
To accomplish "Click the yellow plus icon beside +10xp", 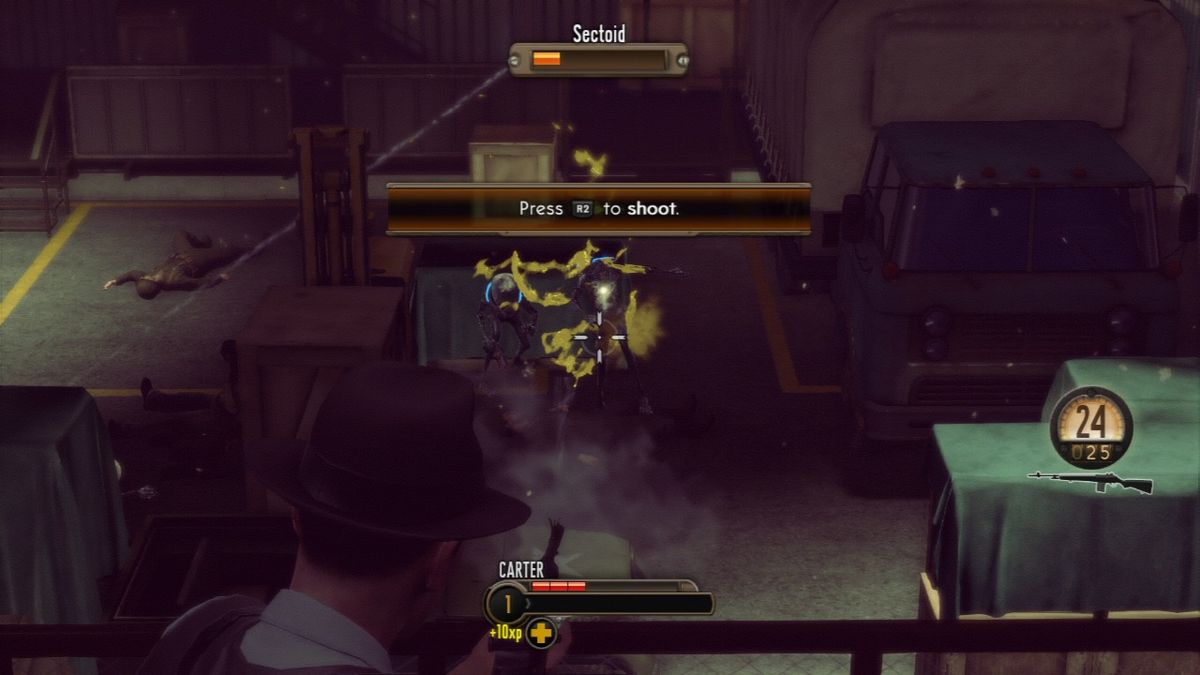I will 541,633.
